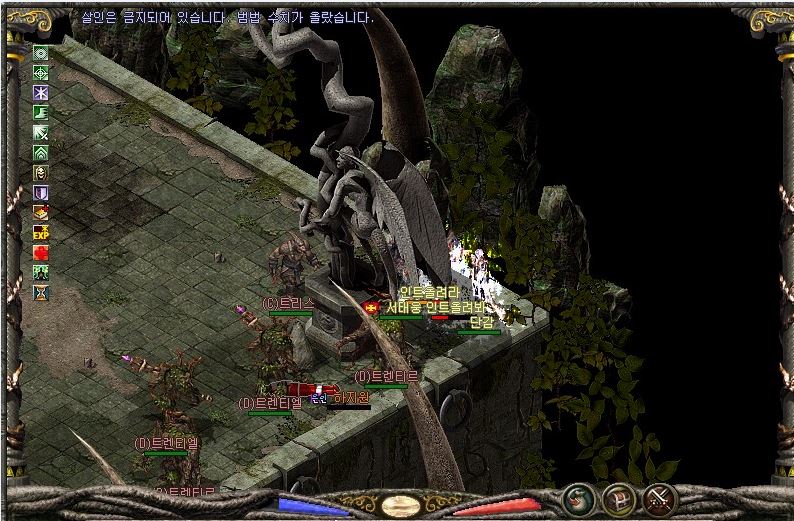This screenshot has width=794, height=521.
Task: Select the green crosshair target icon
Action: 41,73
